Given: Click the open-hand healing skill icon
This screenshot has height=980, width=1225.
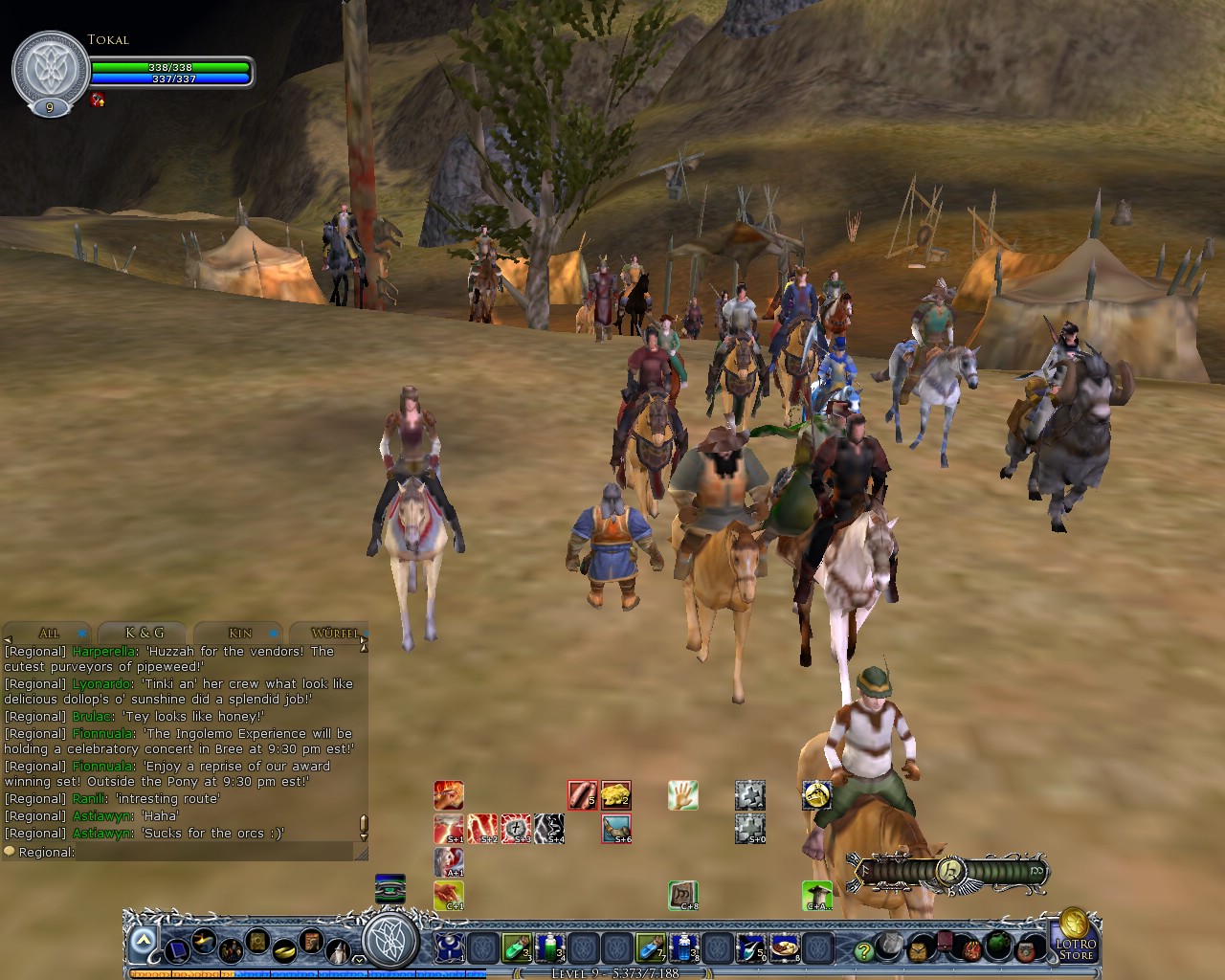Looking at the screenshot, I should click(682, 794).
